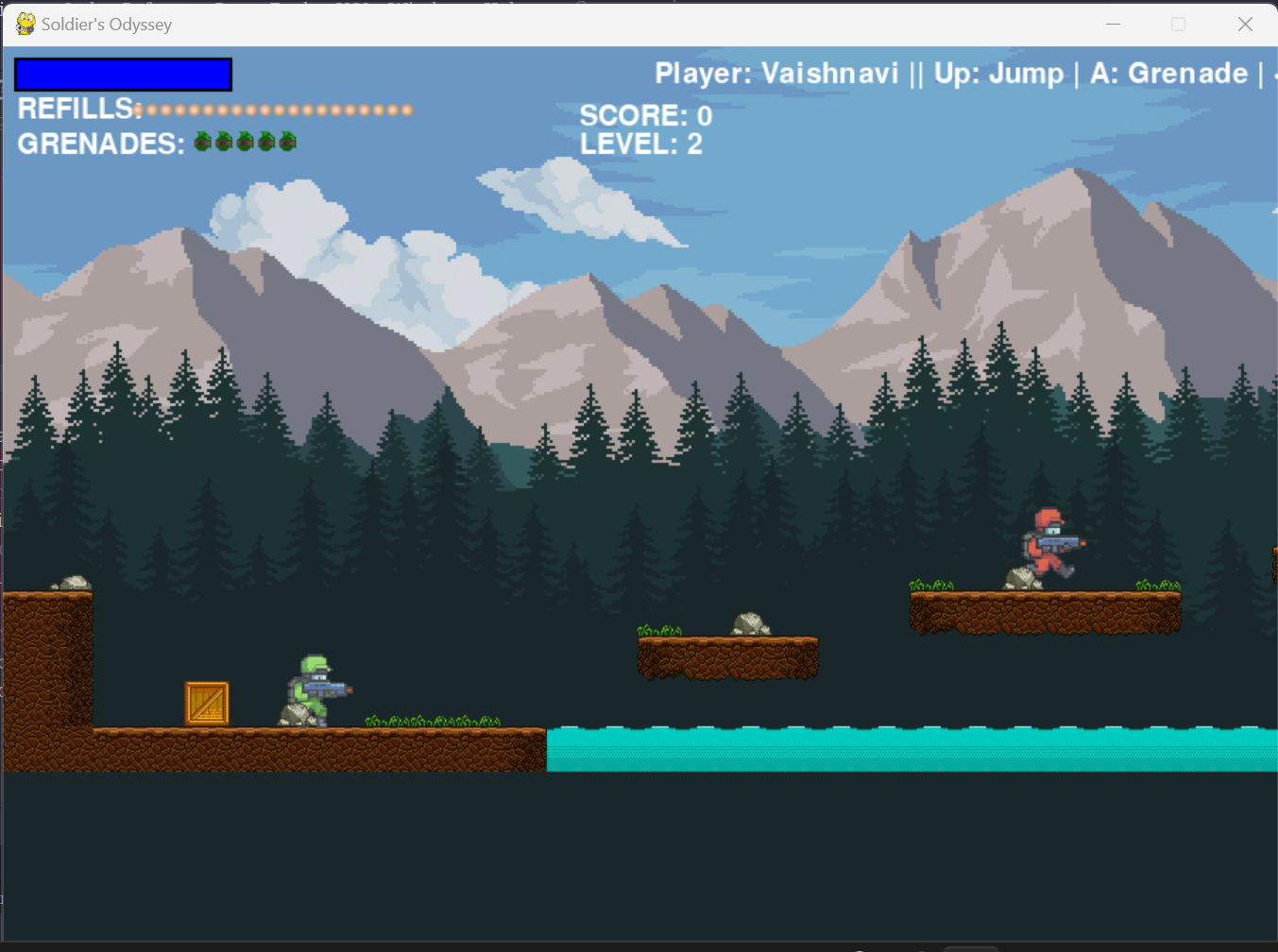
Task: Click the first grenade icon in HUD
Action: pyautogui.click(x=202, y=142)
